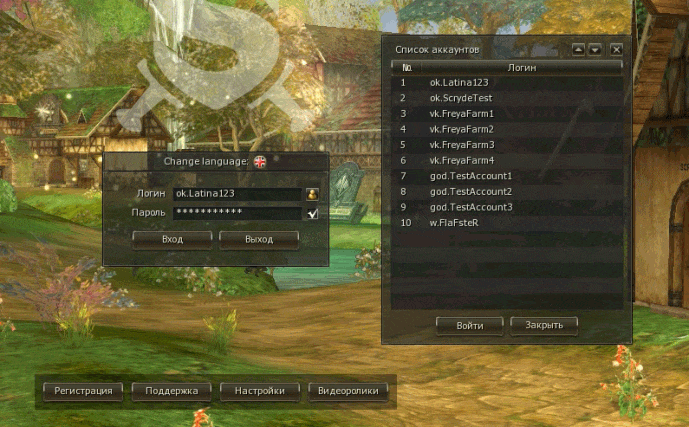Open Настройки settings

(260, 391)
